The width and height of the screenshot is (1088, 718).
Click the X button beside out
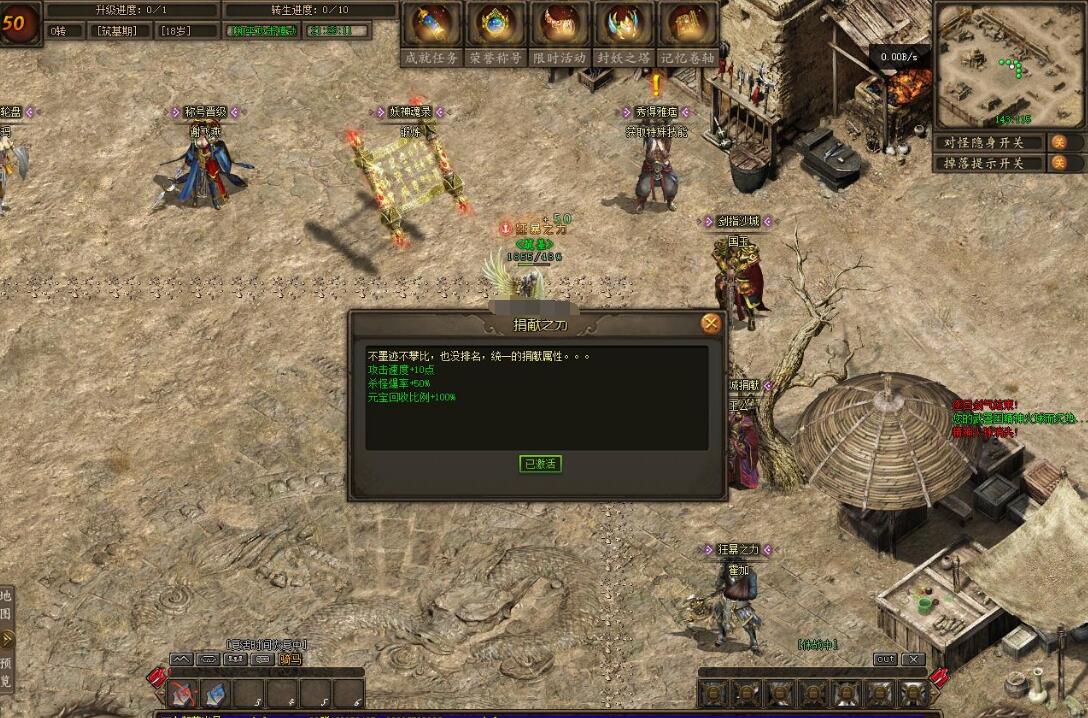(912, 659)
